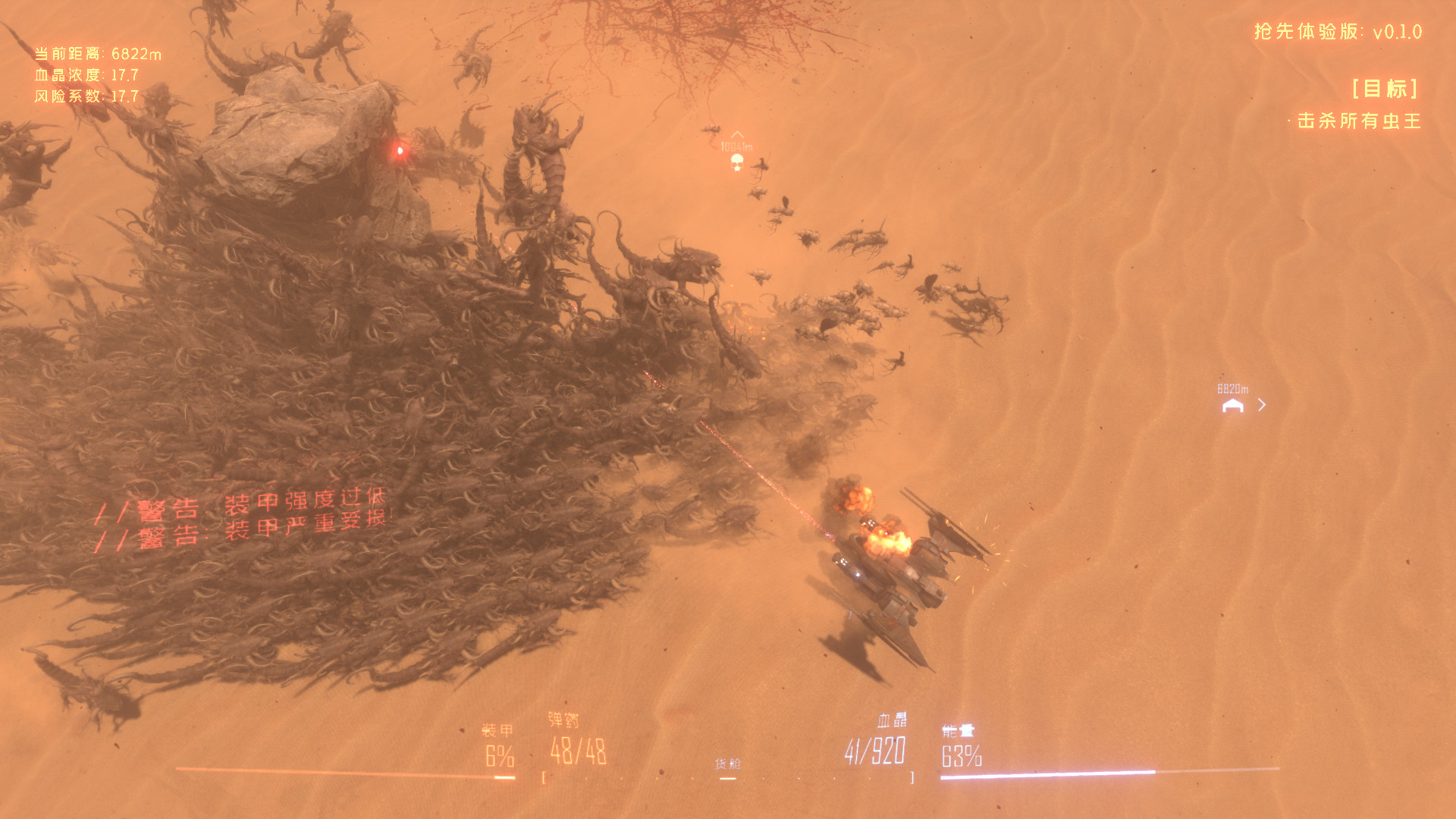
Task: Select the garage marker at 6820m
Action: click(1232, 406)
